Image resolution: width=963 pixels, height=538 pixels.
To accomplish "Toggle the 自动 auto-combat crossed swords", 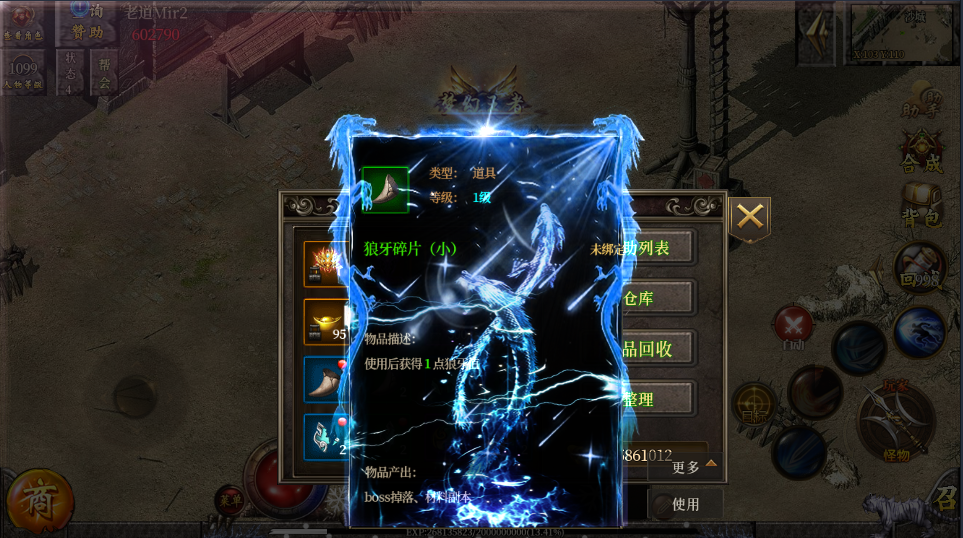I will (794, 327).
